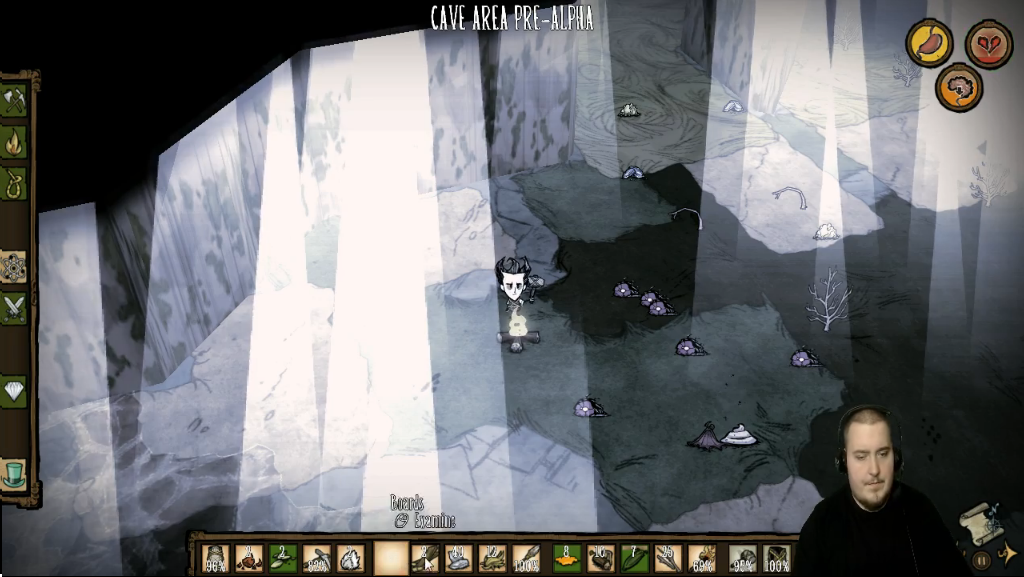Pause the game with the pause button
Screen dimensions: 1024x577
(981, 561)
